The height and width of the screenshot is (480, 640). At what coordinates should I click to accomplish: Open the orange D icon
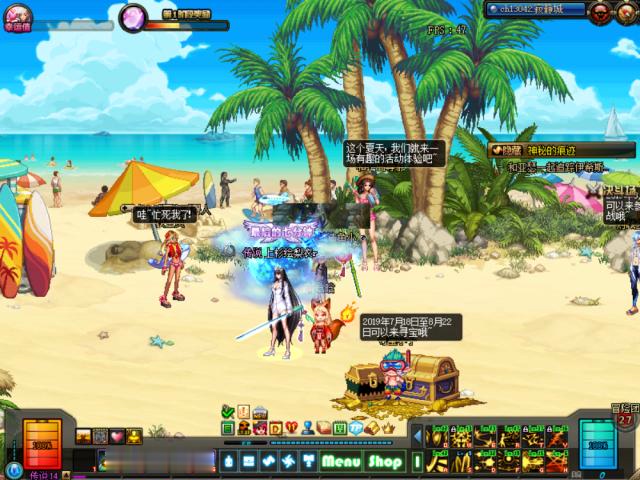pos(276,428)
